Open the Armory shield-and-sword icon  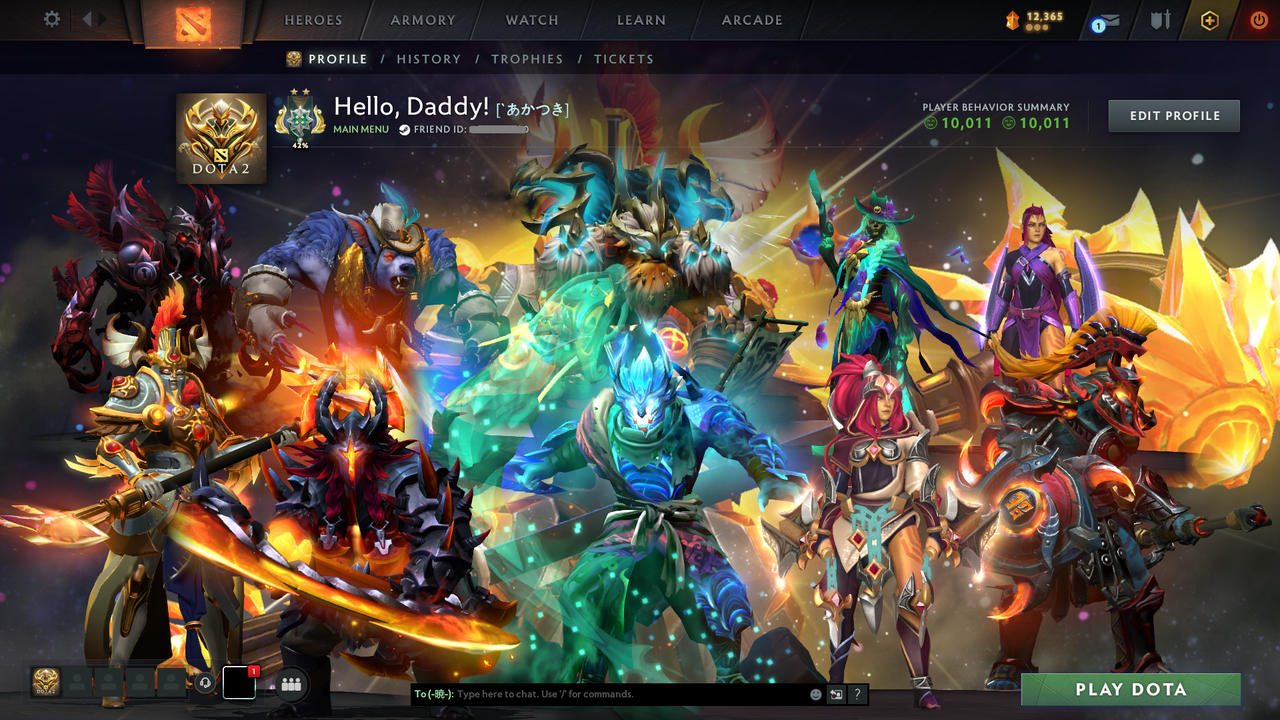point(1162,20)
